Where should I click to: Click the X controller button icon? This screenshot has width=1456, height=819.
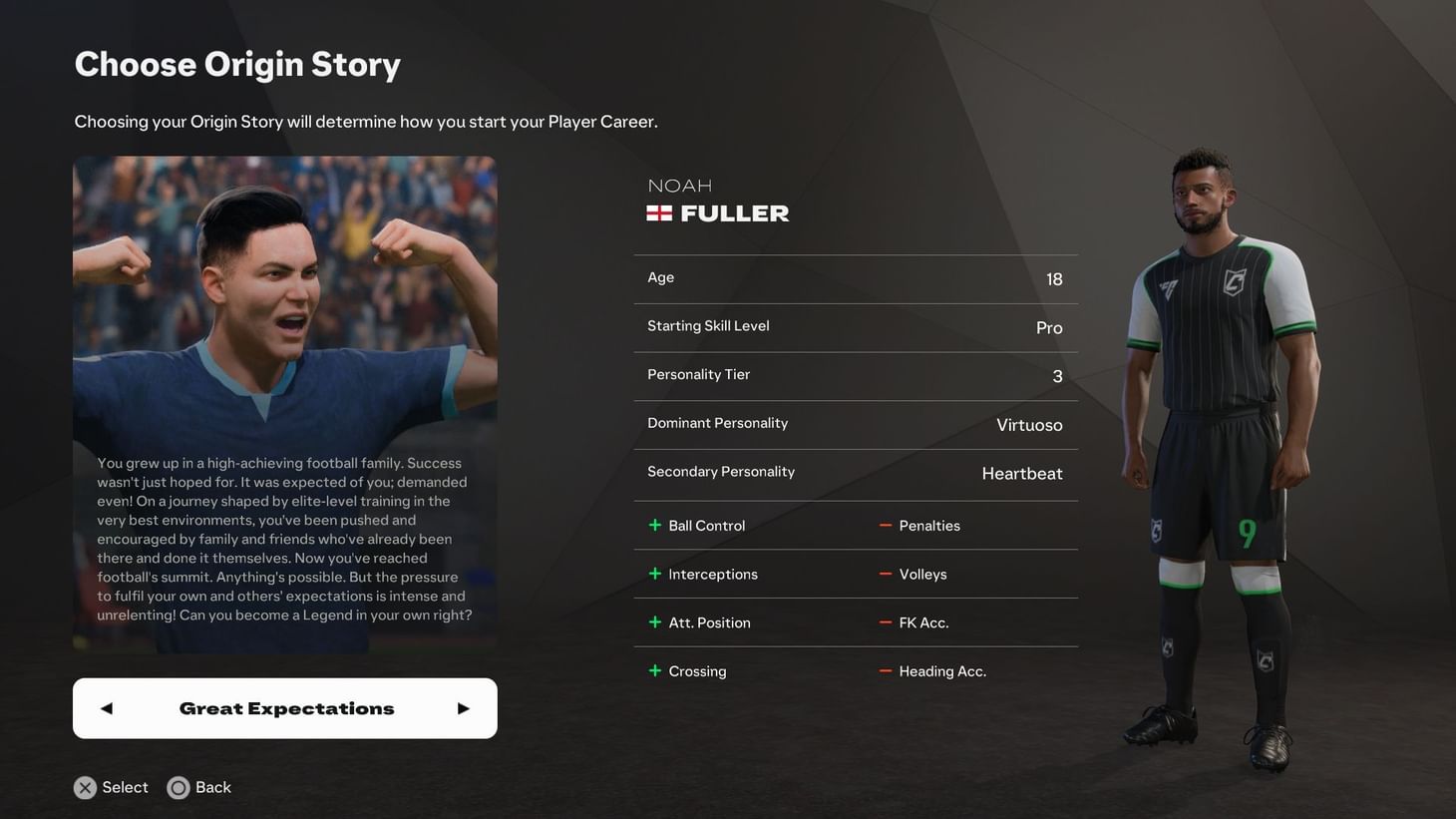[x=85, y=787]
